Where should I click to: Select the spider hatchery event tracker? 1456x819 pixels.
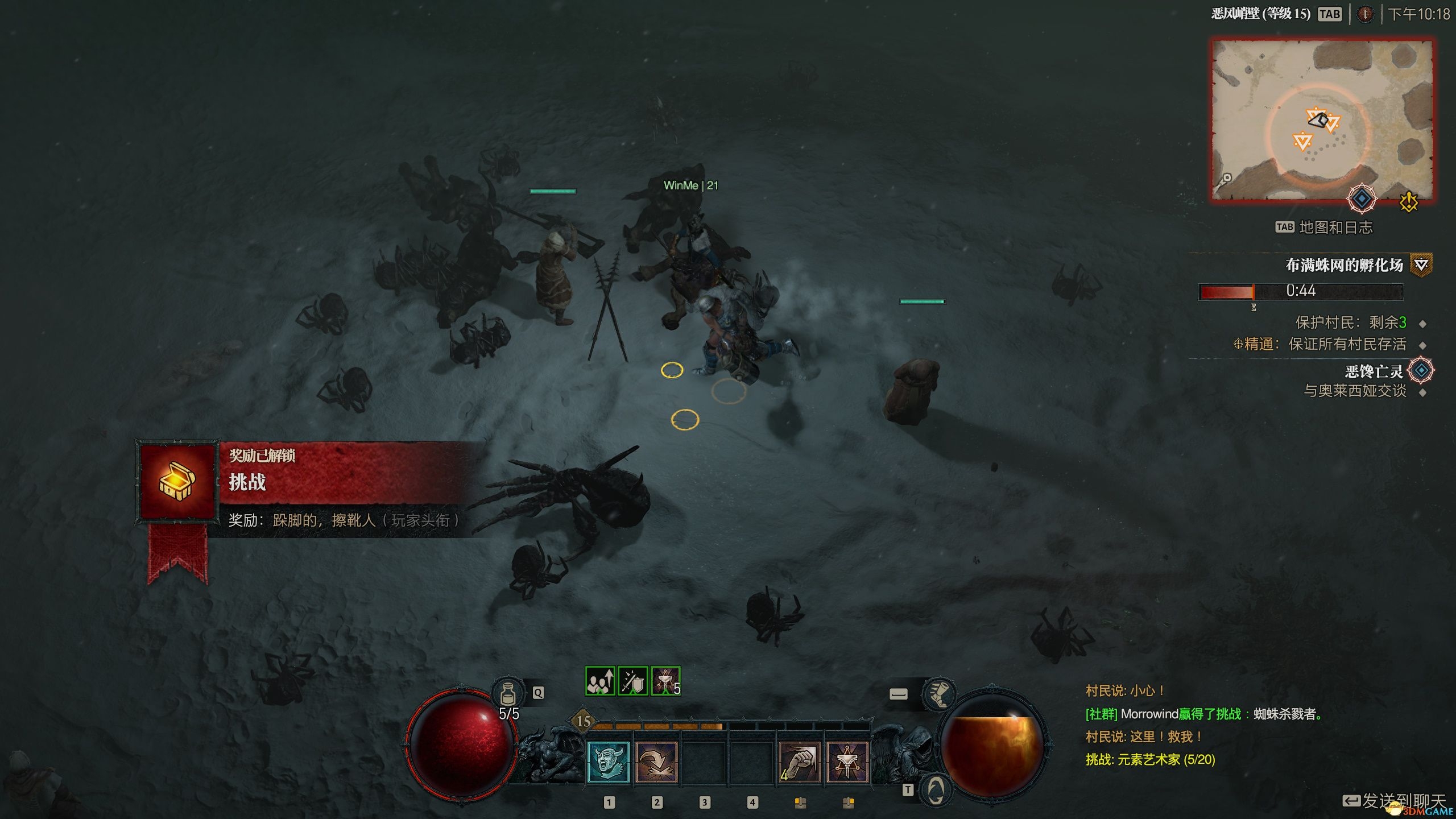(x=1344, y=265)
